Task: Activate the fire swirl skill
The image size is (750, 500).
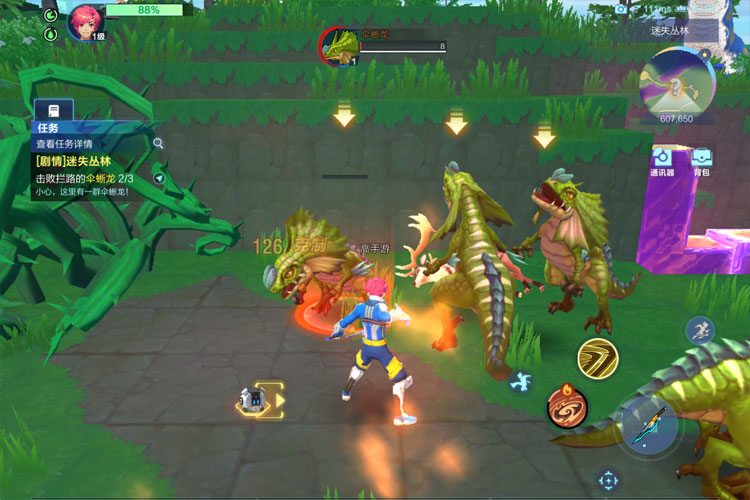Action: click(566, 405)
